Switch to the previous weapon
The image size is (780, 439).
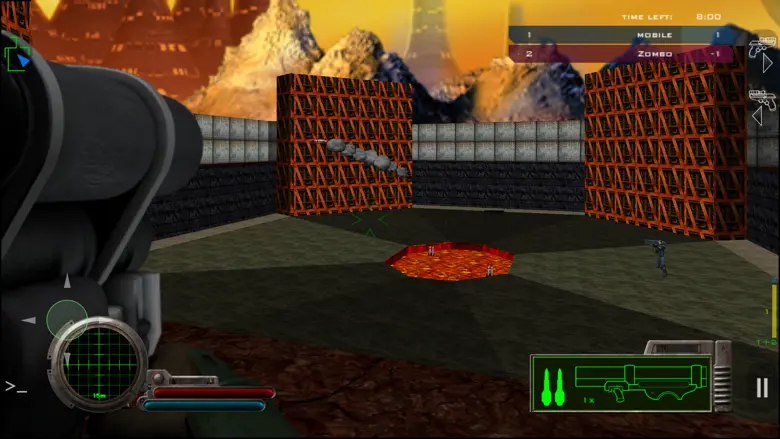pos(762,105)
